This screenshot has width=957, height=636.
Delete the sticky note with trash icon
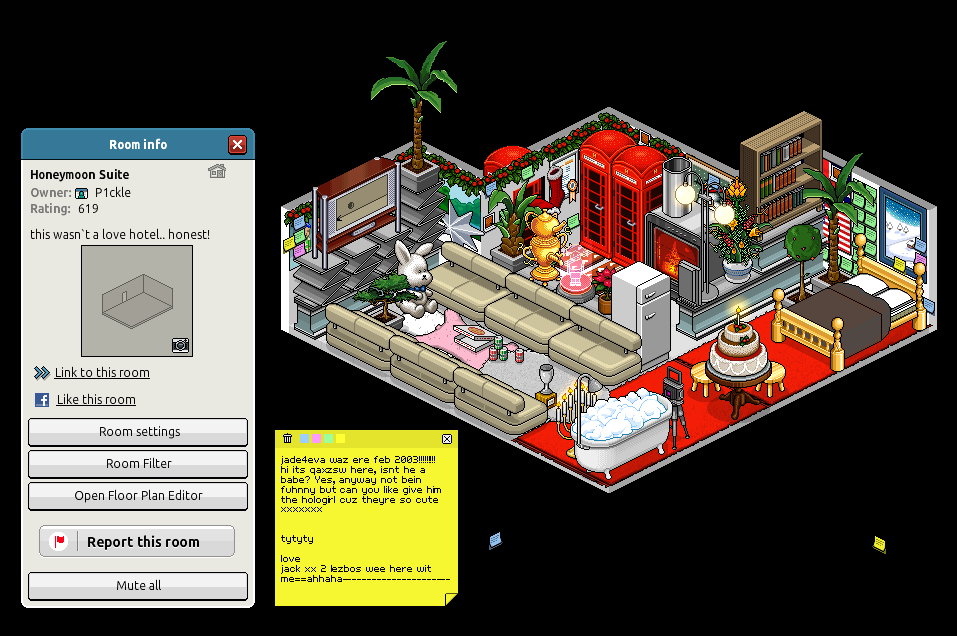coord(288,438)
